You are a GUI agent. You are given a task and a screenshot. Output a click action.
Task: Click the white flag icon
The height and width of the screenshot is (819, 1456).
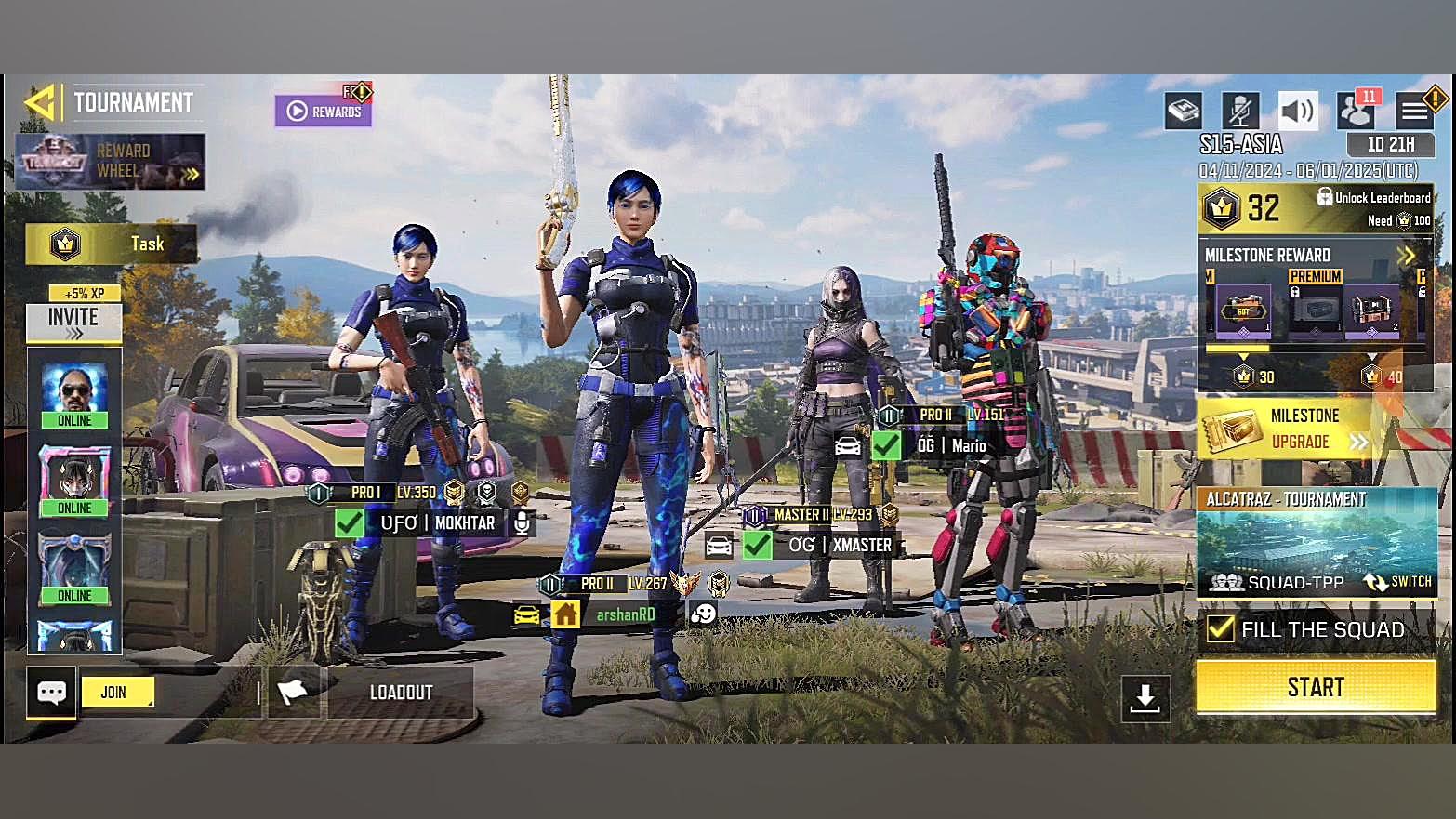pos(293,693)
